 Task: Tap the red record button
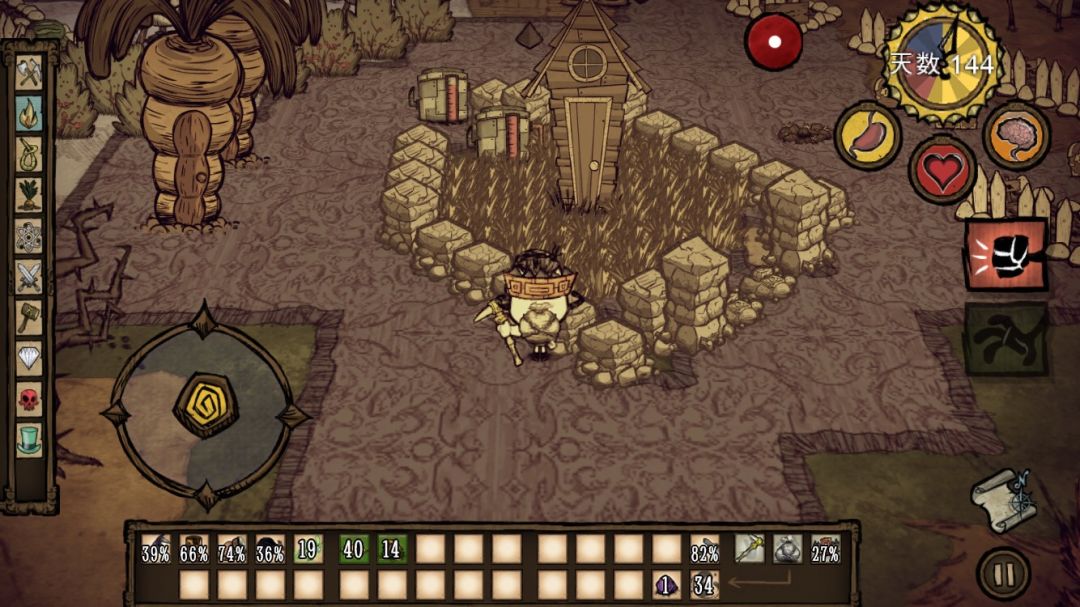tap(773, 41)
